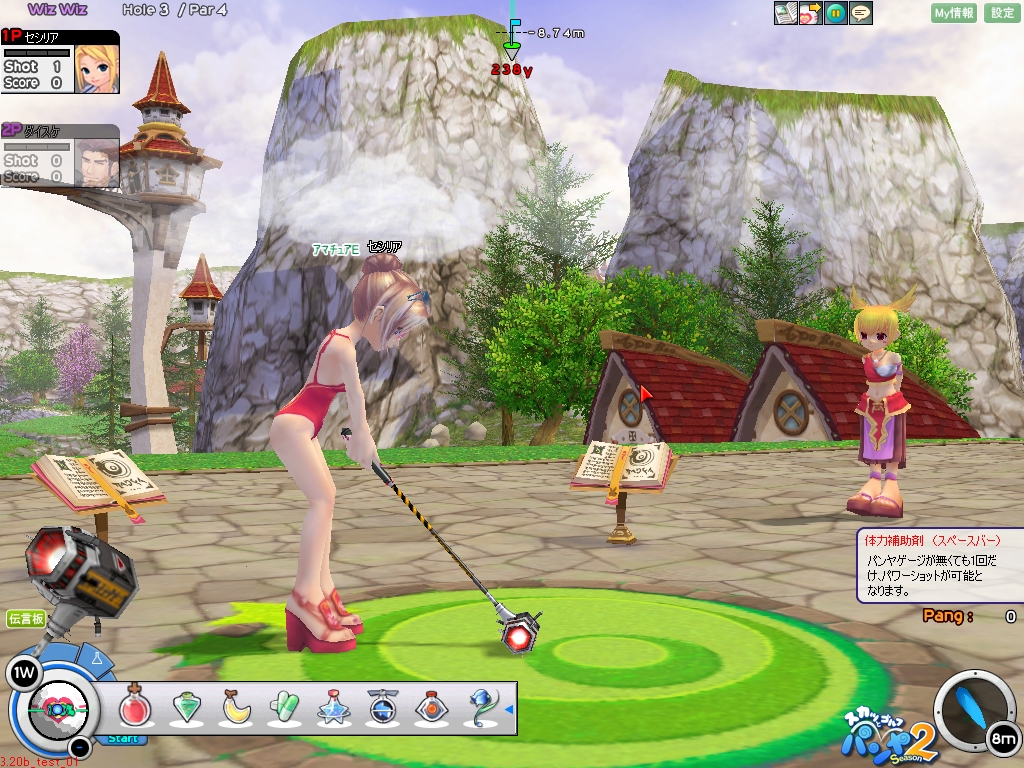This screenshot has height=768, width=1024.
Task: Open the My情報 panel
Action: (x=953, y=13)
